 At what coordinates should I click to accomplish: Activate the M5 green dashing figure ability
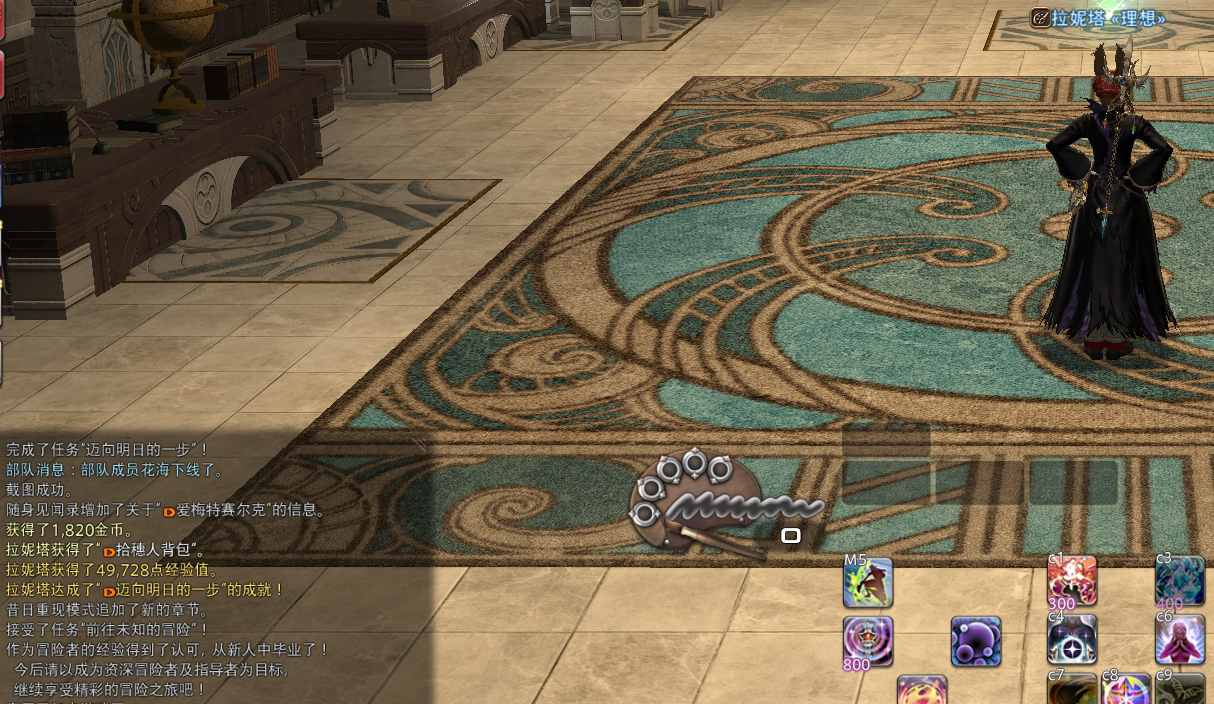[x=868, y=584]
